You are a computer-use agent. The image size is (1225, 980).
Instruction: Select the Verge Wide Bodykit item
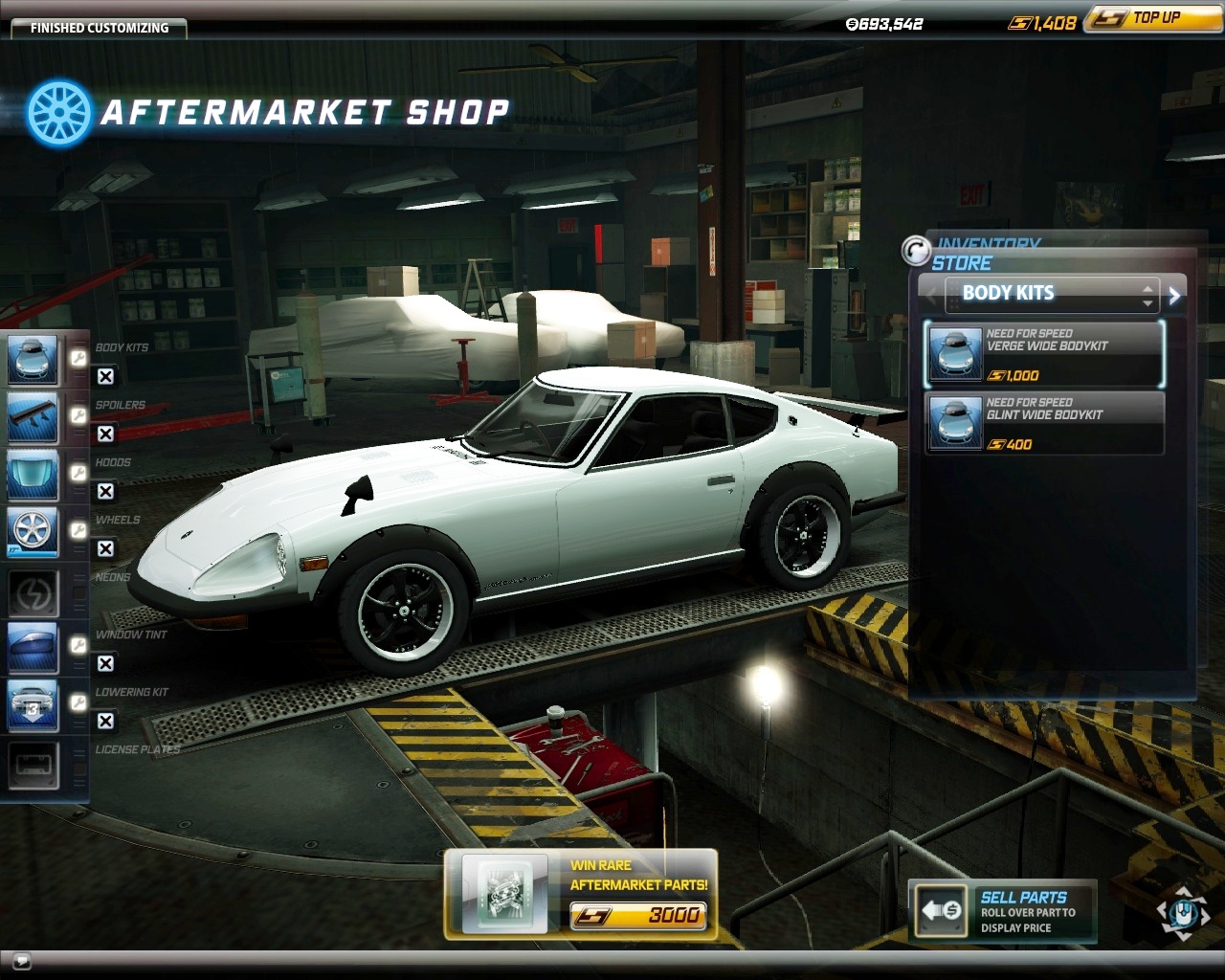click(1044, 354)
